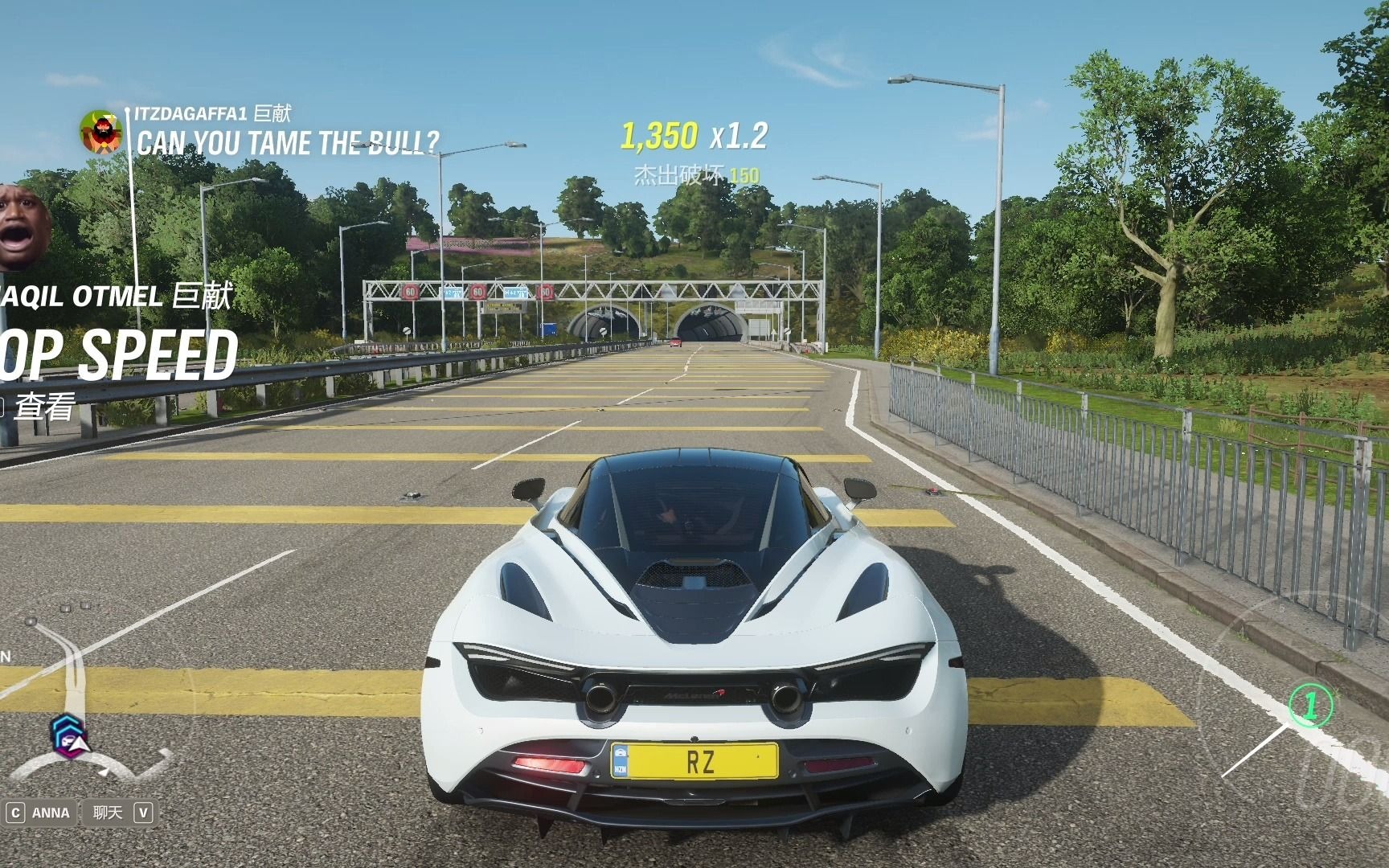Open the Top Speed challenge card
The image size is (1389, 868).
pyautogui.click(x=121, y=354)
